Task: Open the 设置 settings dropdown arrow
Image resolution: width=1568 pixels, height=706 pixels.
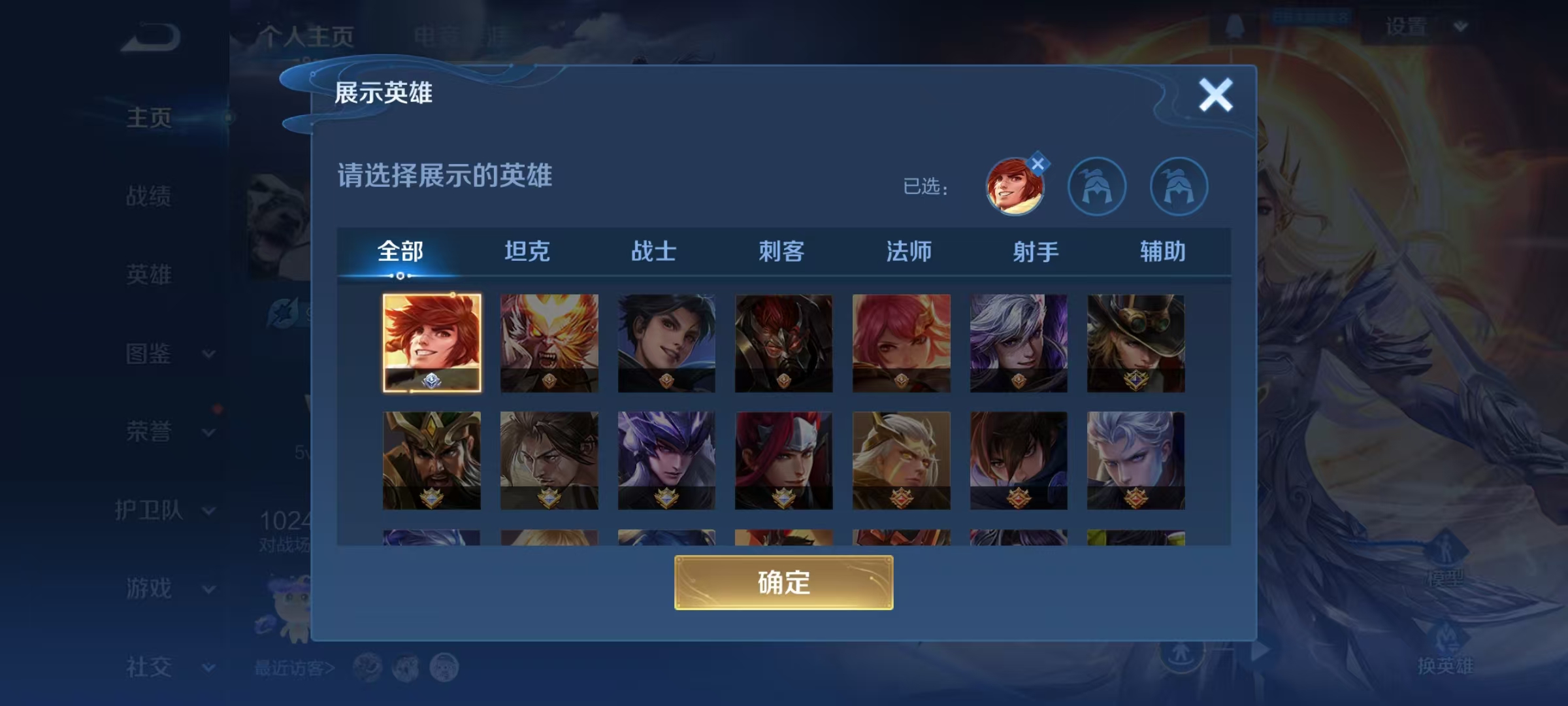Action: point(1460,26)
